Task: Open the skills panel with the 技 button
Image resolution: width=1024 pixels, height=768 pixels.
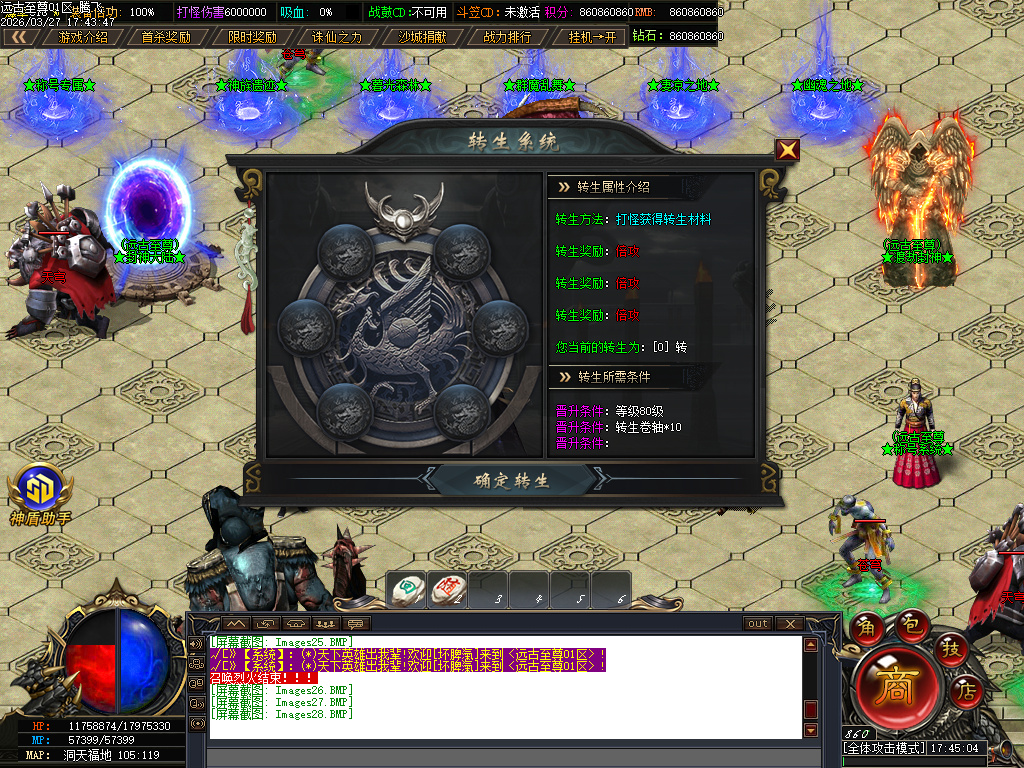Action: (951, 650)
